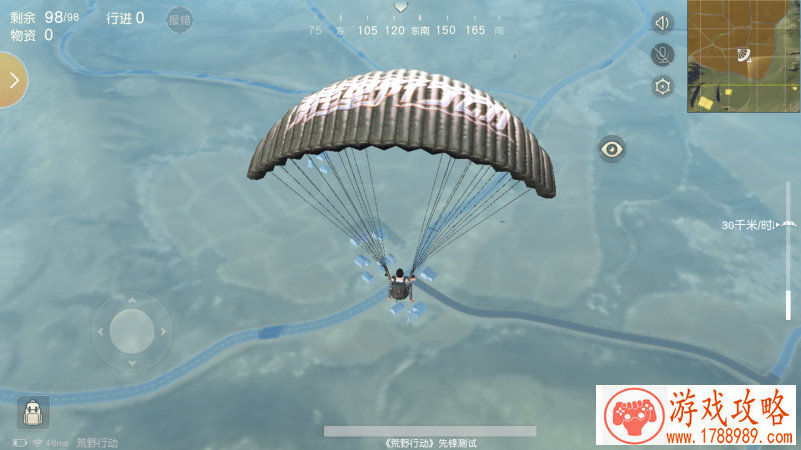
Task: Tap the 报错 bug report button
Action: point(179,19)
